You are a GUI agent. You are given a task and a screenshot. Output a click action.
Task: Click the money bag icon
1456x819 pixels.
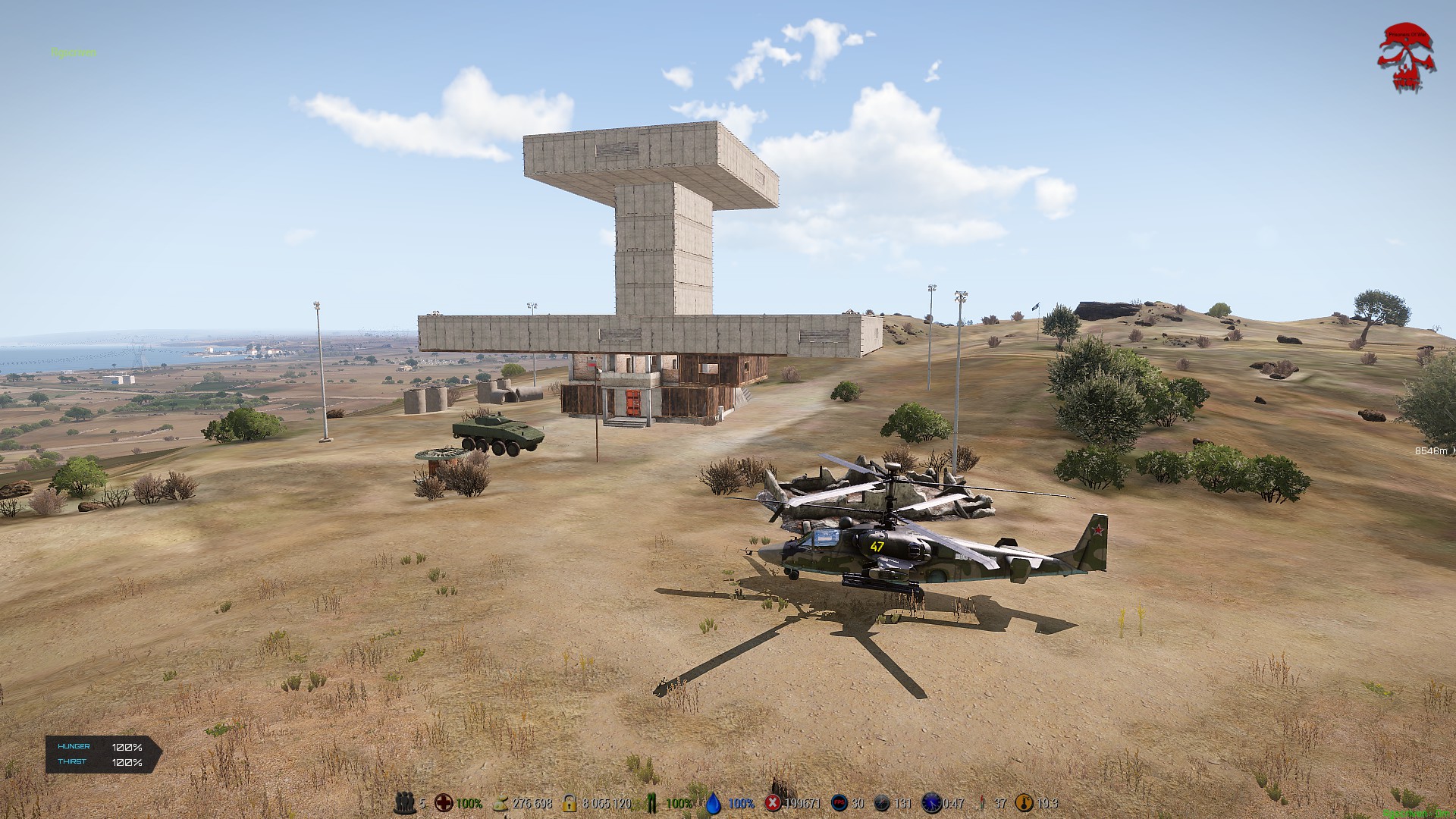pos(501,803)
